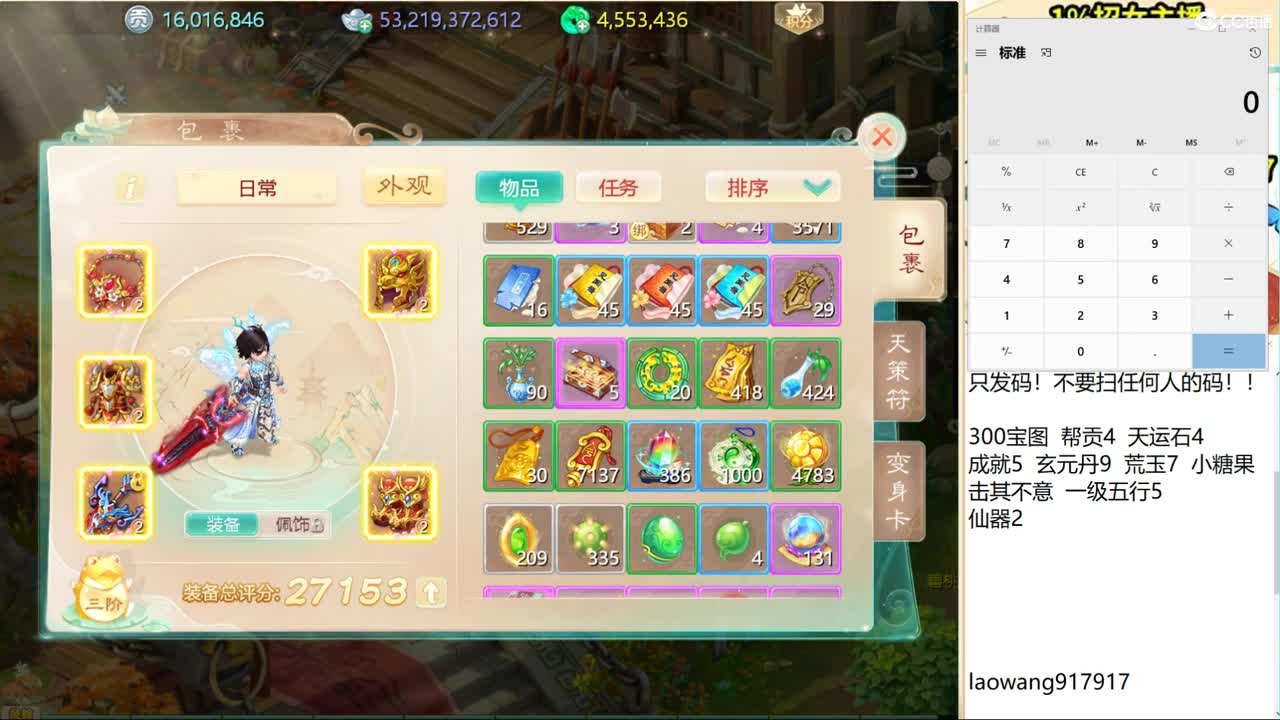The height and width of the screenshot is (720, 1280).
Task: Open the 排序 sort dropdown
Action: [772, 187]
